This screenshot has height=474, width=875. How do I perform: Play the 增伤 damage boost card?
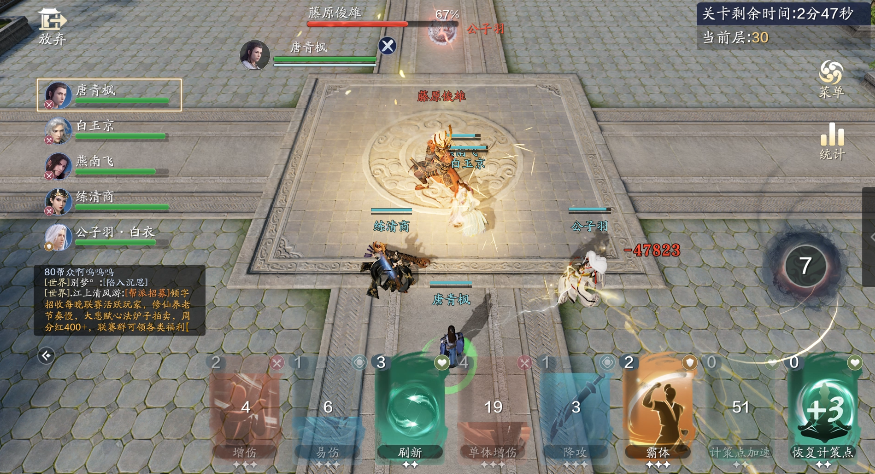pos(245,407)
